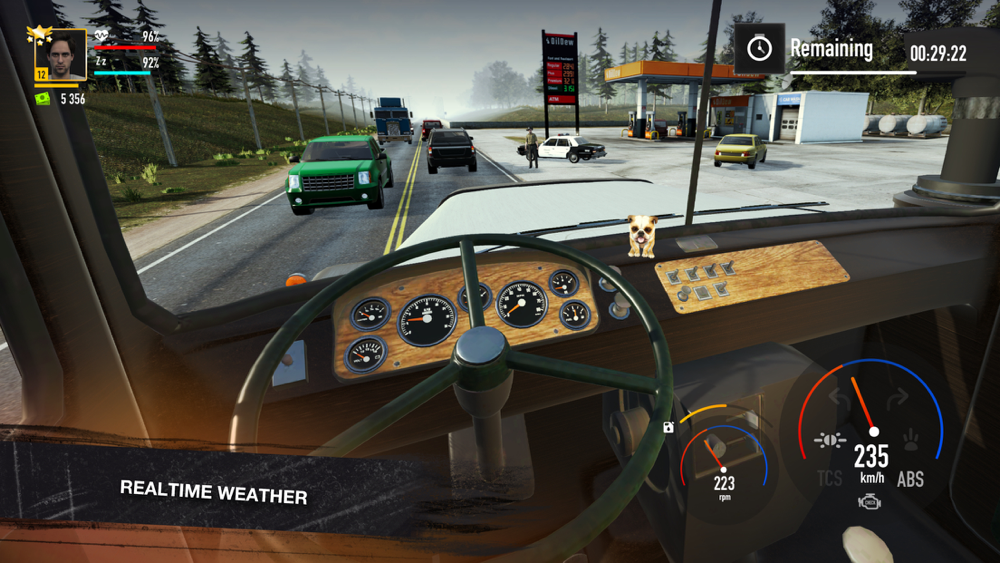Tap the stopwatch remaining-time icon
The height and width of the screenshot is (563, 1000).
[x=759, y=48]
